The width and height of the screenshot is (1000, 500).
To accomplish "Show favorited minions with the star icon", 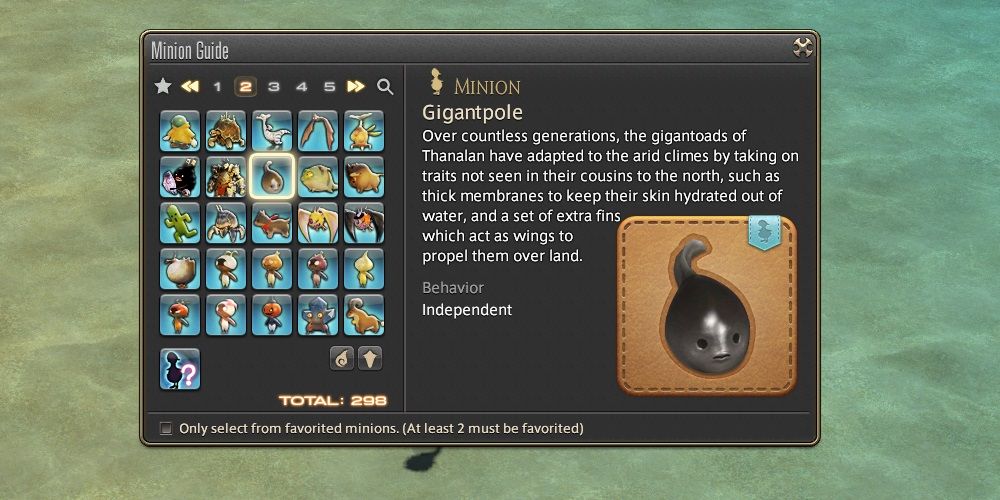I will coord(163,87).
